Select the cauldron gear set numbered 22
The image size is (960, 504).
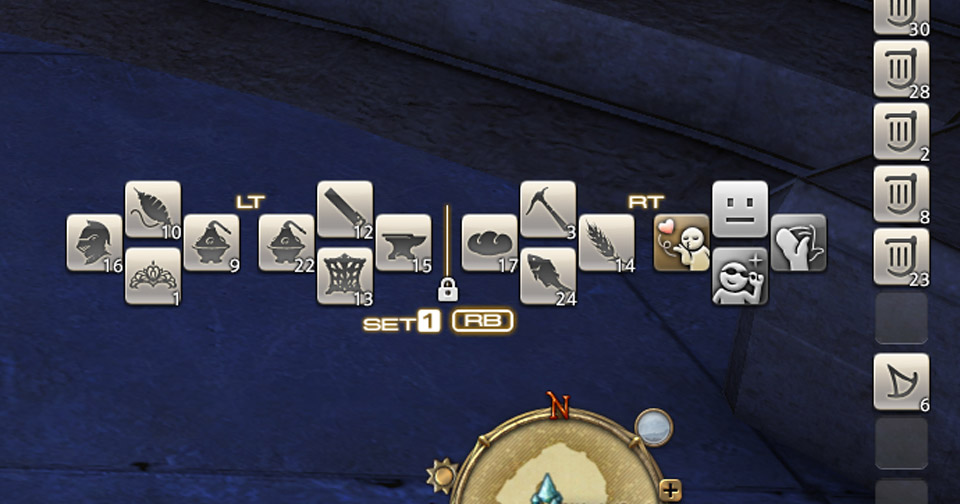click(287, 243)
